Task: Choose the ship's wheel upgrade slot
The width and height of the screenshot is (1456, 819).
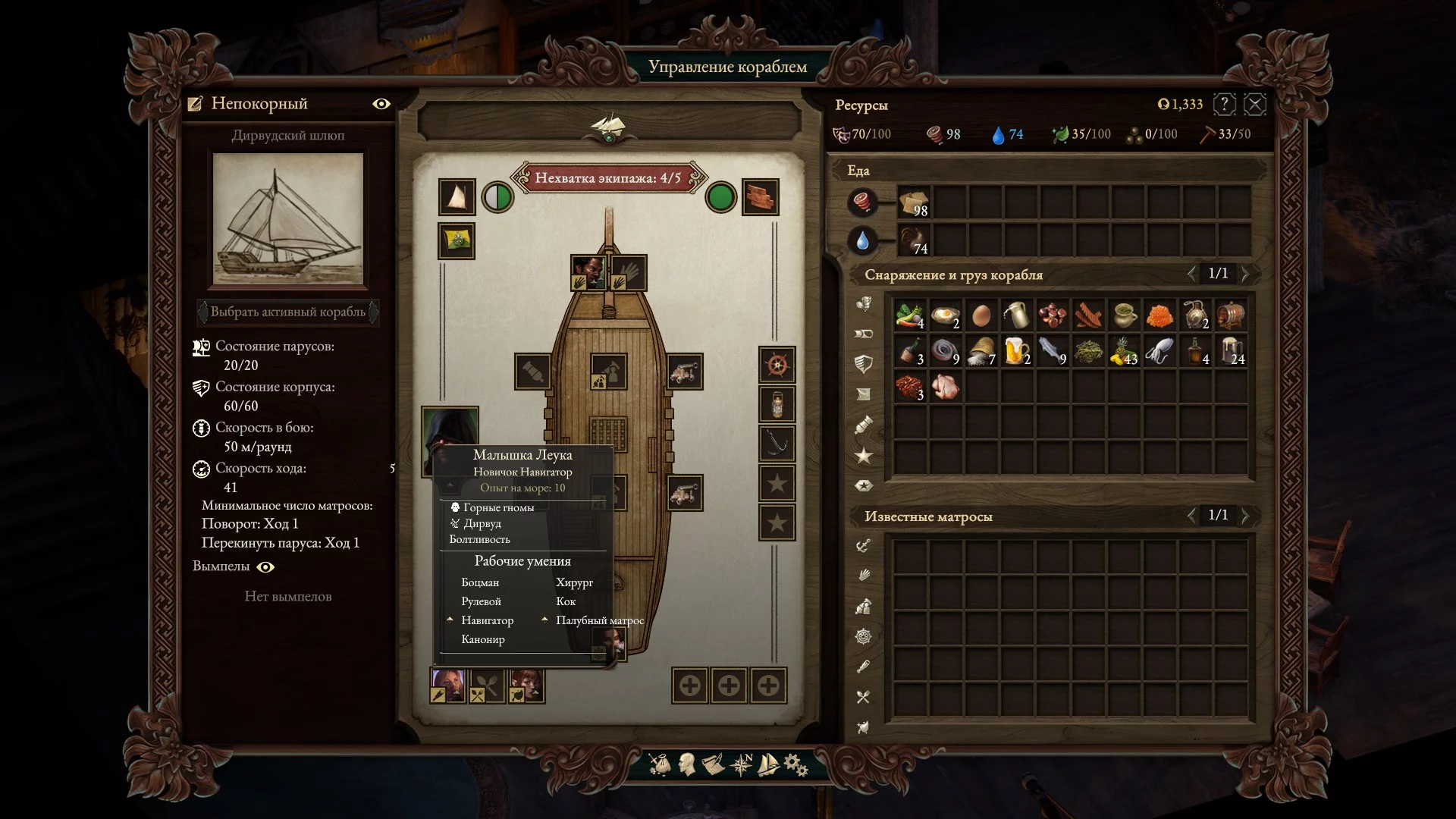Action: tap(777, 366)
